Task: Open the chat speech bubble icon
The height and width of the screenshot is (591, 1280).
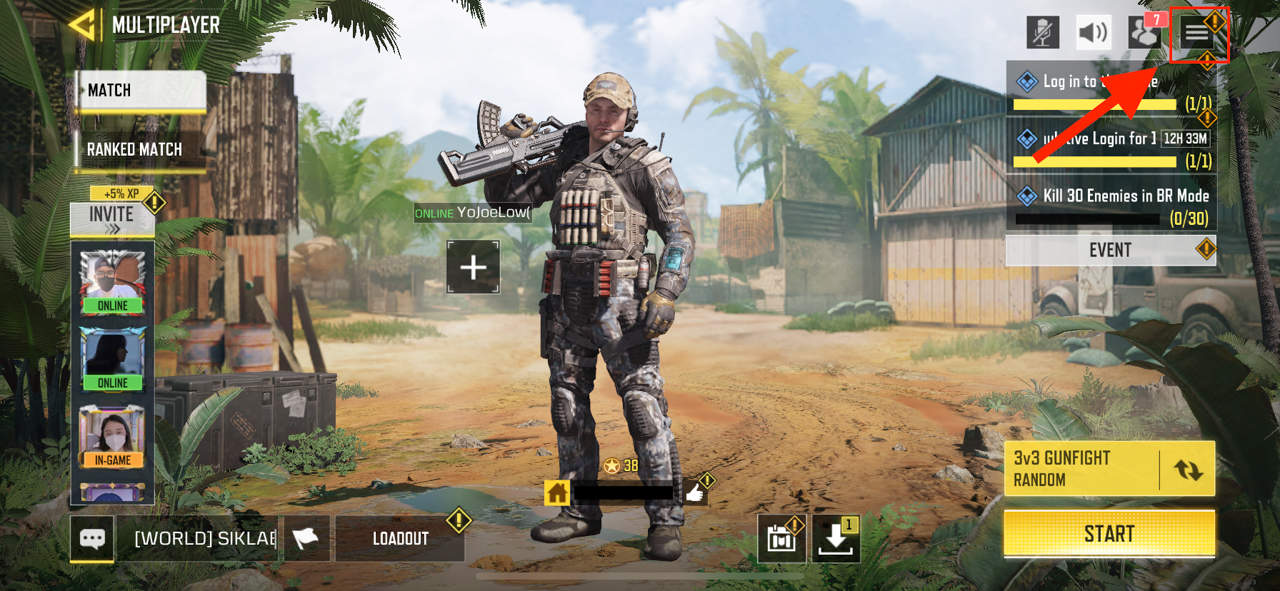Action: click(x=92, y=538)
